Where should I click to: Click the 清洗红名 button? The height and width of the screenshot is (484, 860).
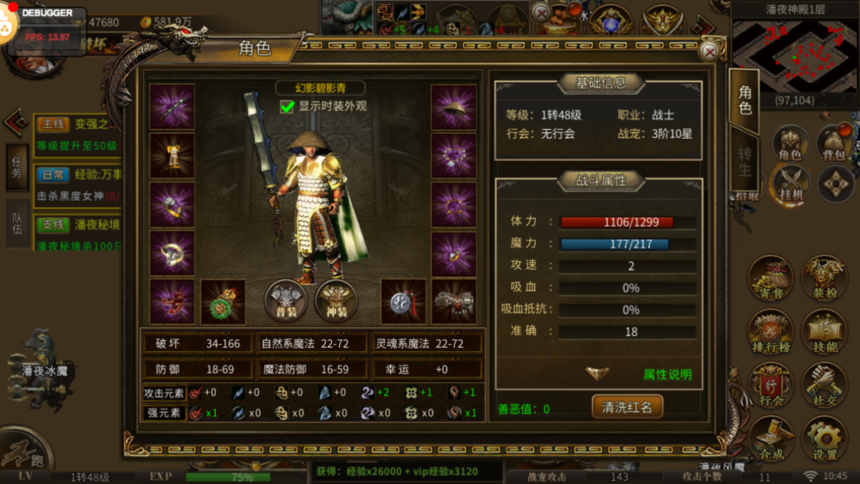(627, 407)
